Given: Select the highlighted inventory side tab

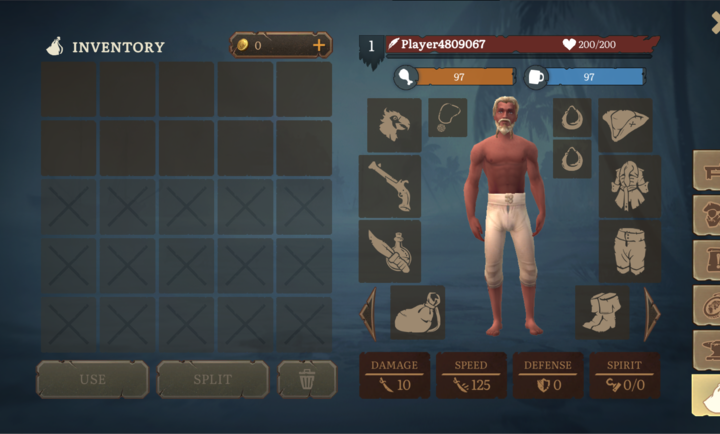Looking at the screenshot, I should (706, 395).
